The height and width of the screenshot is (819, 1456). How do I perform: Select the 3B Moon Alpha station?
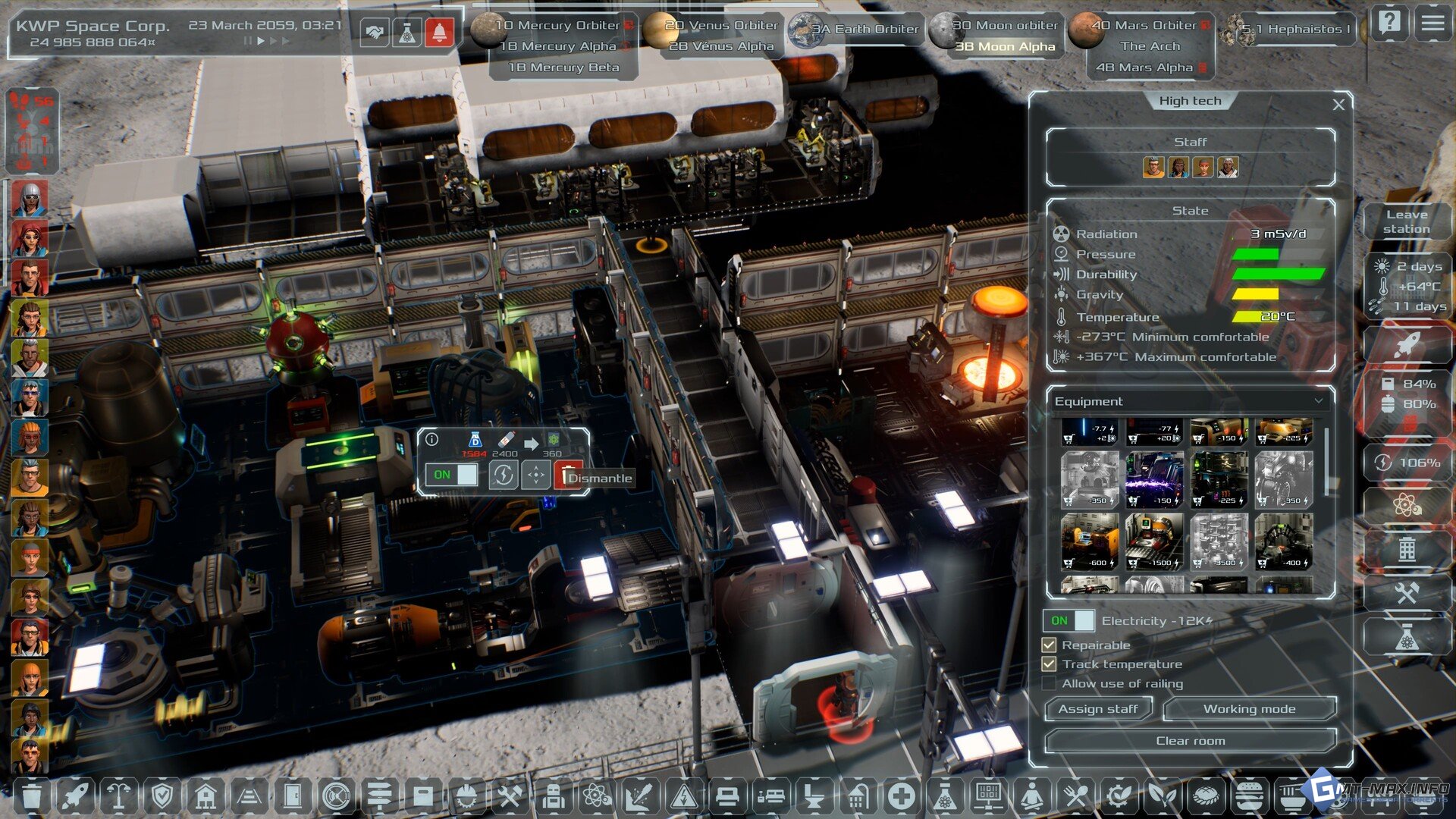click(x=1005, y=47)
